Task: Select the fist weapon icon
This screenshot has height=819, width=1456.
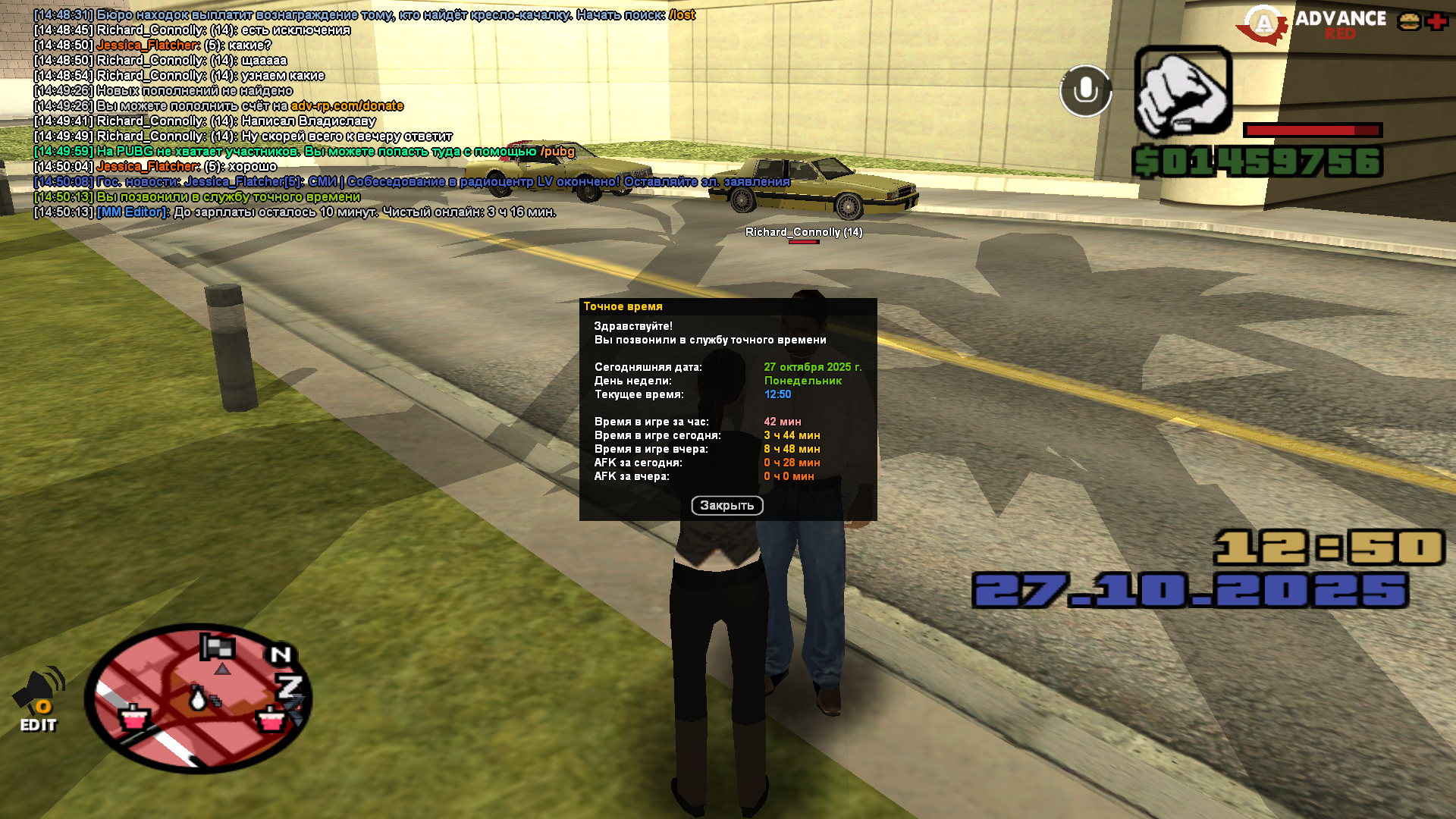Action: click(1182, 91)
